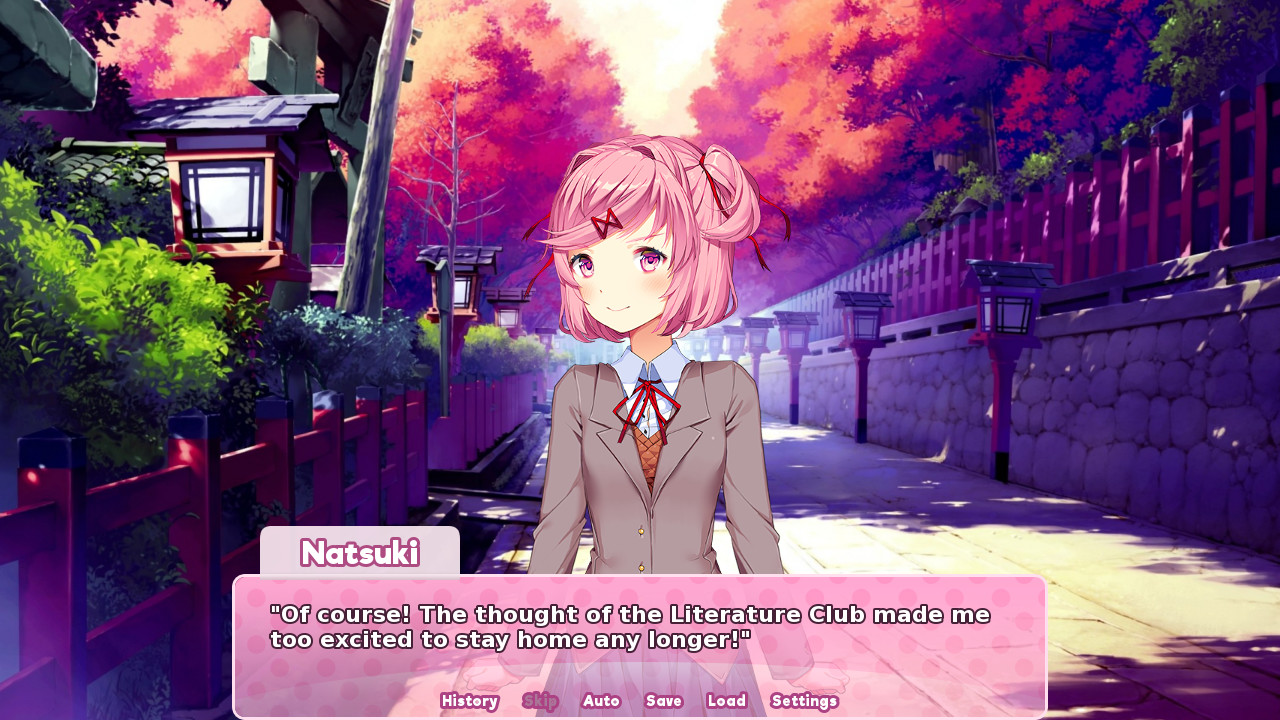Open the Settings menu
This screenshot has width=1280, height=720.
[x=804, y=701]
